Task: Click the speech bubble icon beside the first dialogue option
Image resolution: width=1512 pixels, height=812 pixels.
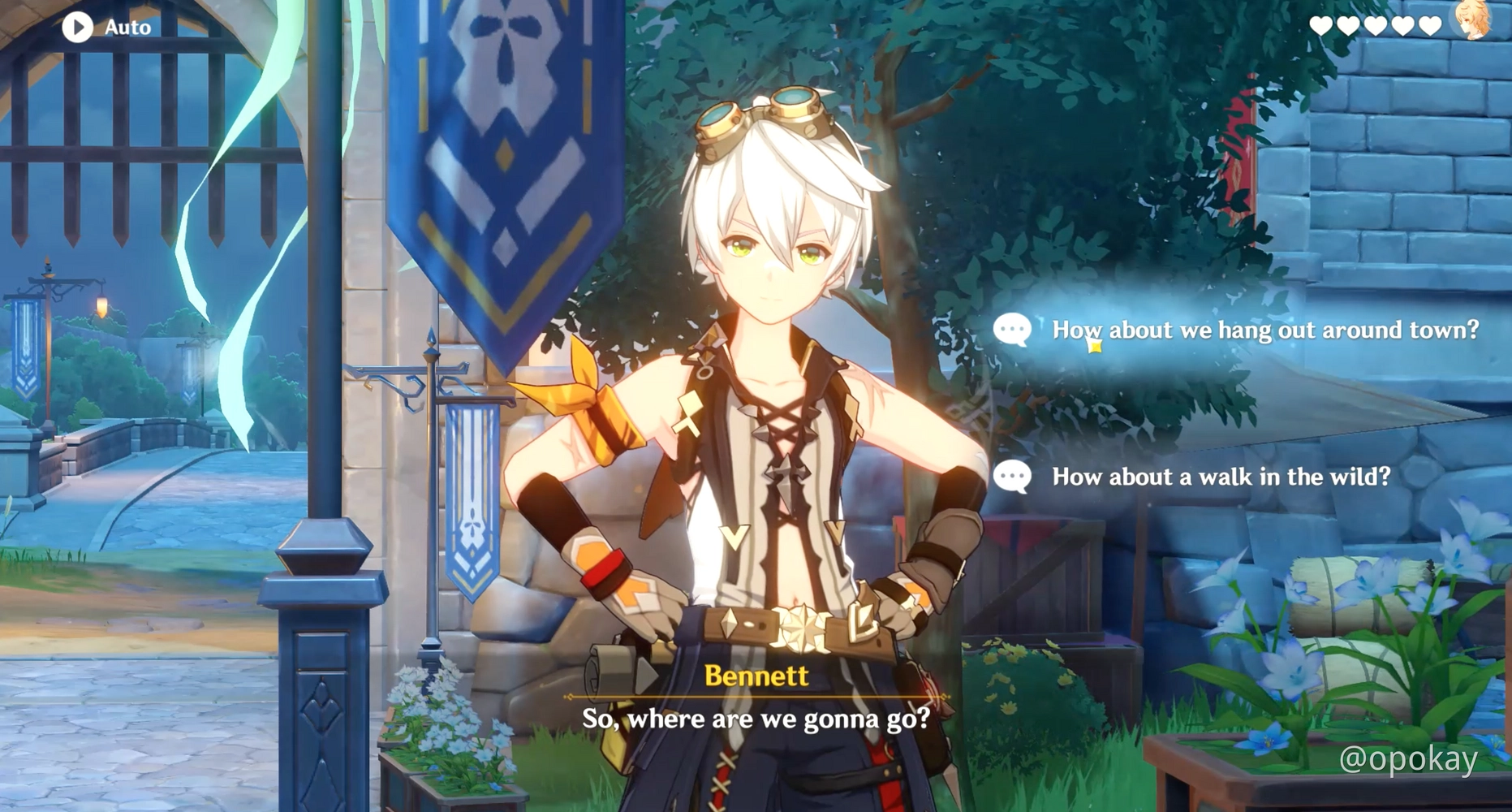Action: click(x=1012, y=329)
